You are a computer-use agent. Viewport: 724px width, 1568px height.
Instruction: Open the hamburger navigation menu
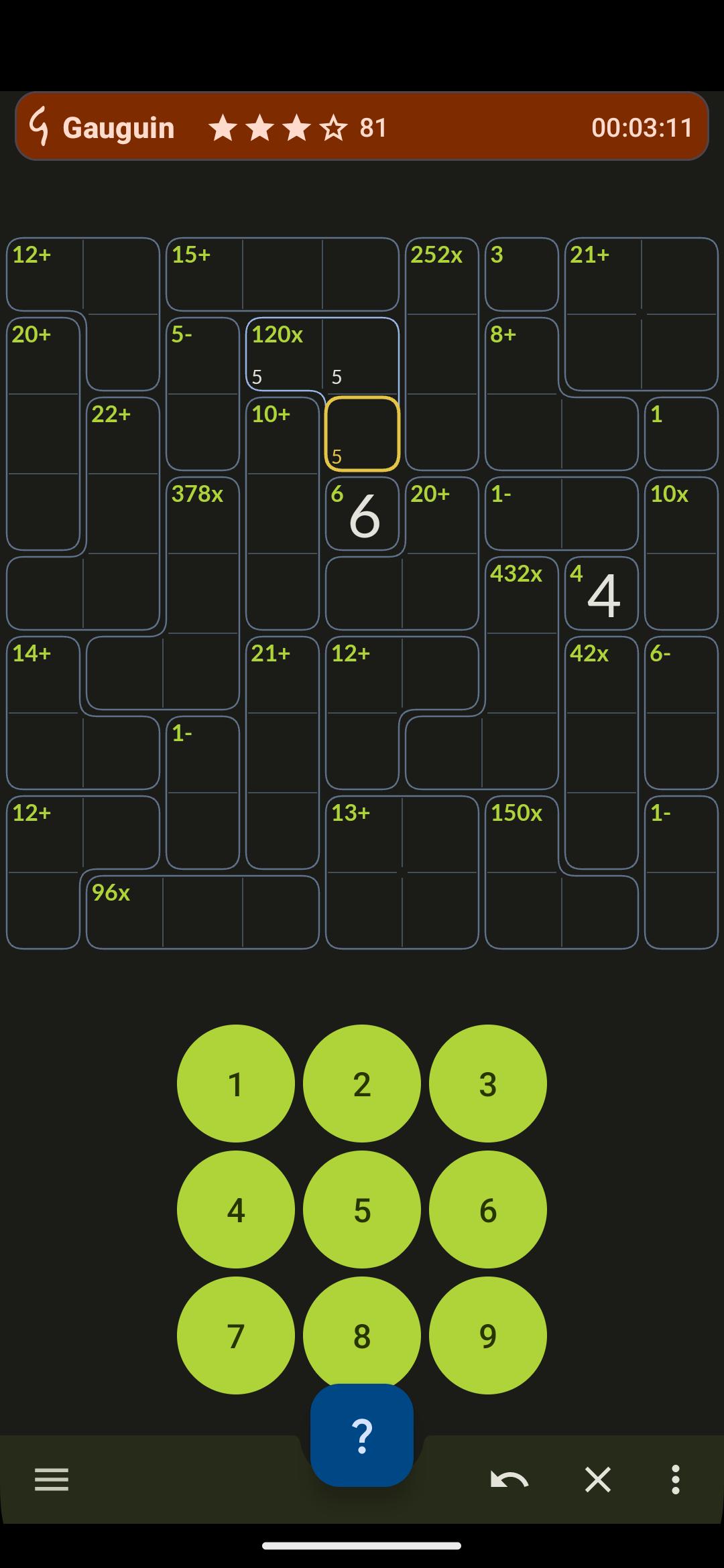[x=52, y=1480]
